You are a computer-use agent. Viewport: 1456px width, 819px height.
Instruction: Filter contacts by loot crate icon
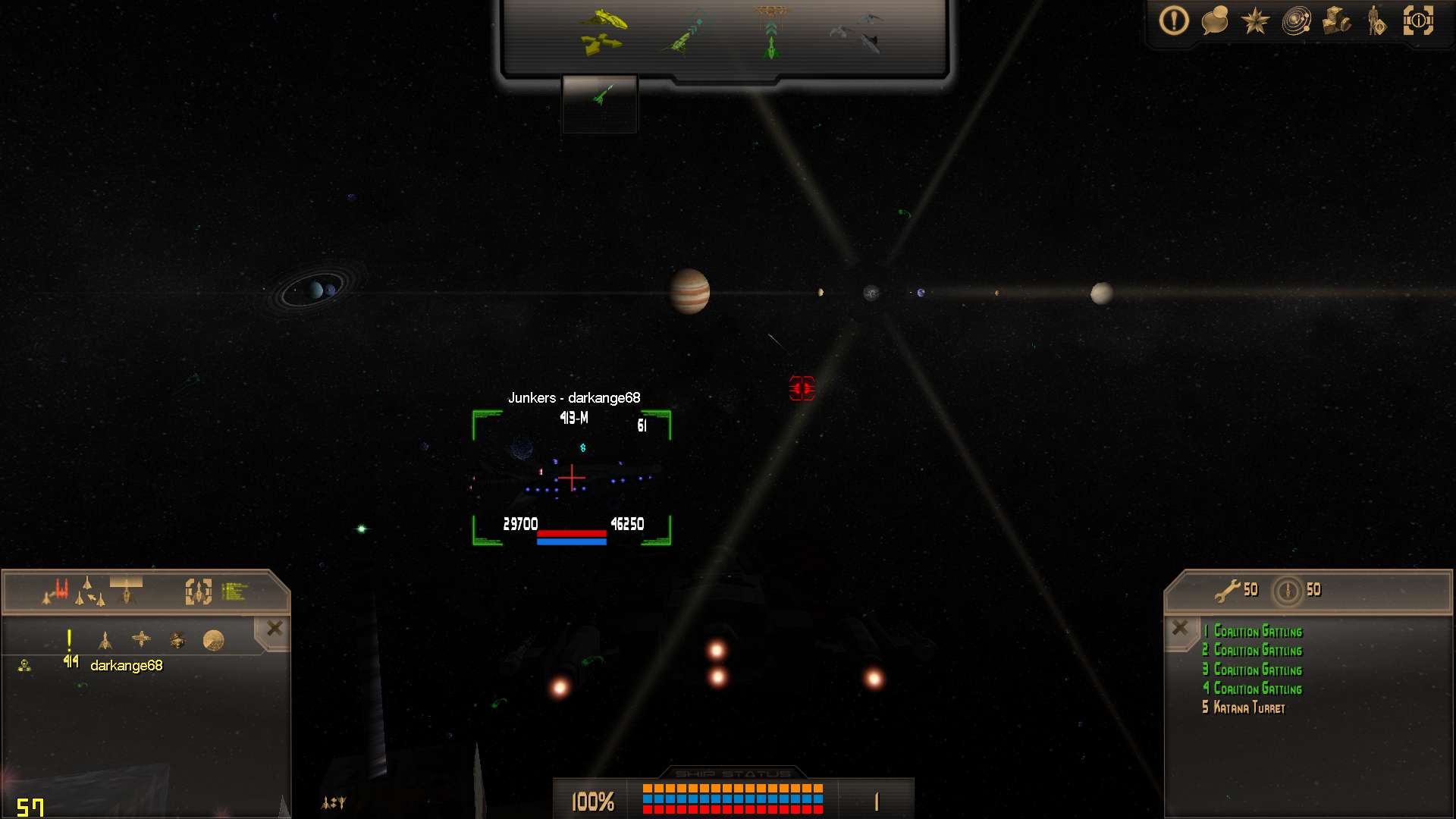[x=177, y=641]
